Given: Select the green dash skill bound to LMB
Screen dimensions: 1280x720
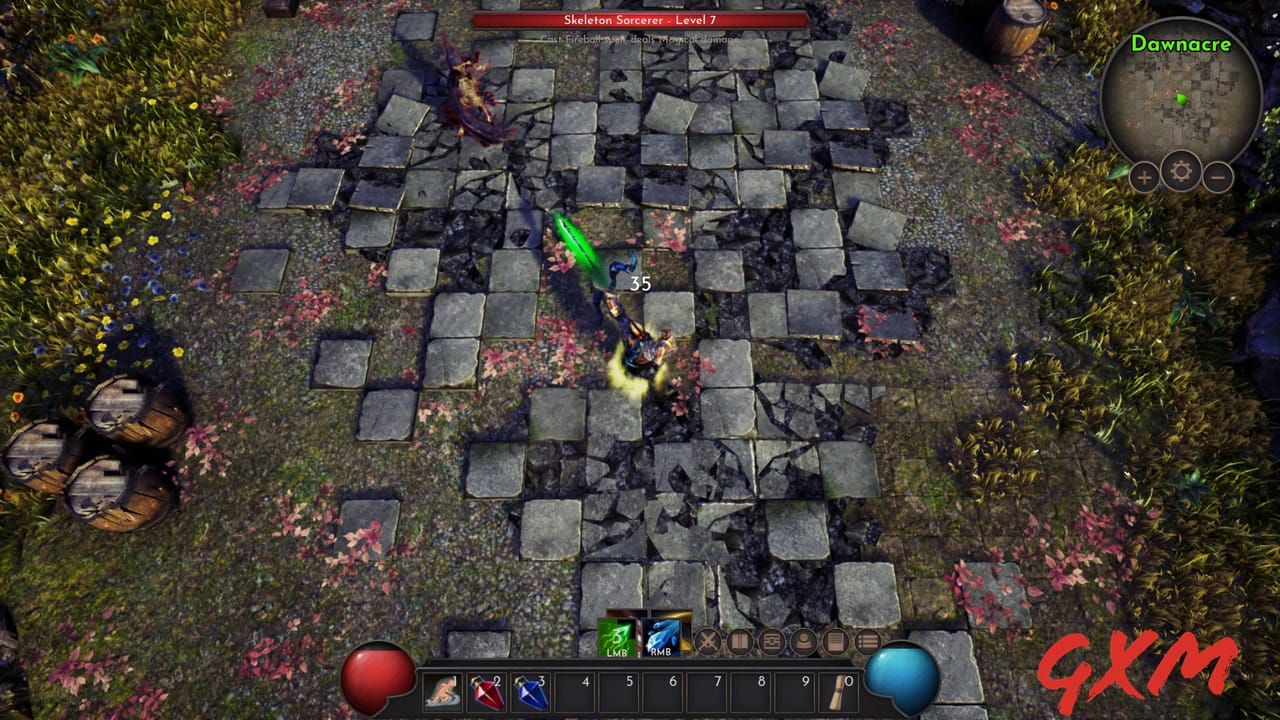Looking at the screenshot, I should tap(618, 636).
